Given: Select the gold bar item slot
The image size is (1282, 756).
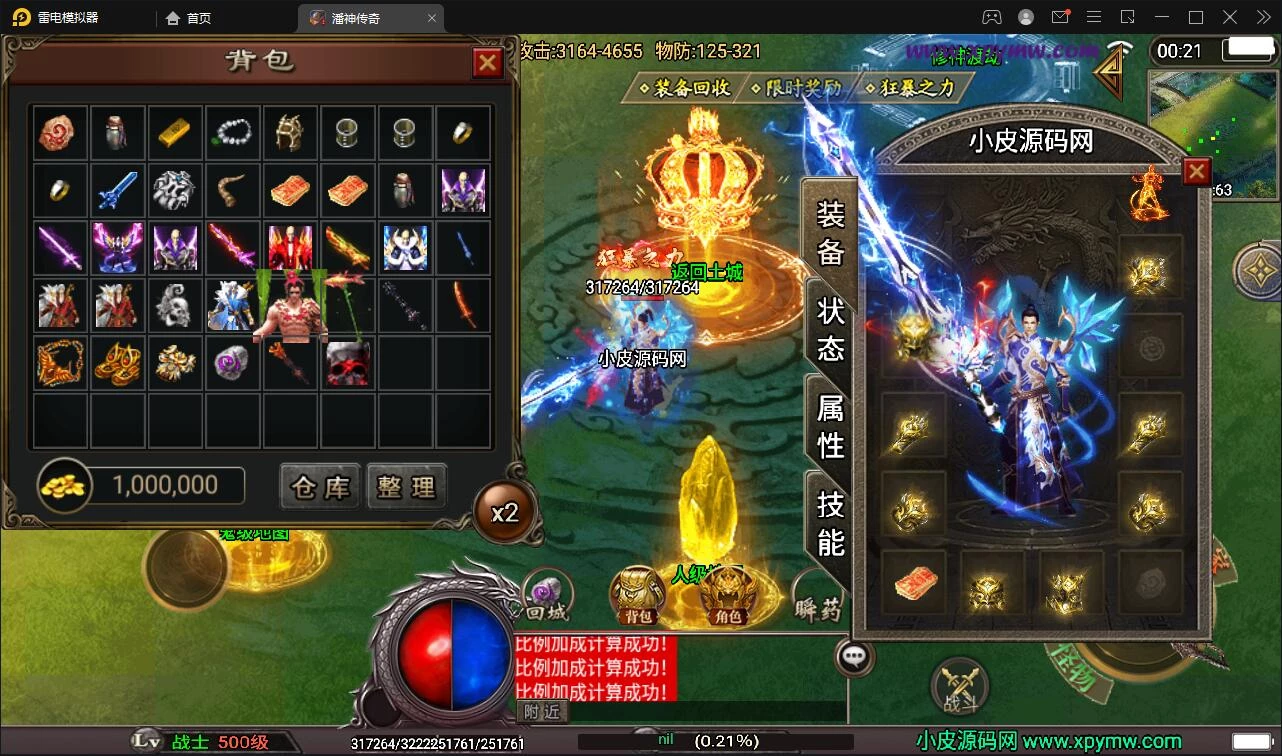Looking at the screenshot, I should (x=176, y=132).
